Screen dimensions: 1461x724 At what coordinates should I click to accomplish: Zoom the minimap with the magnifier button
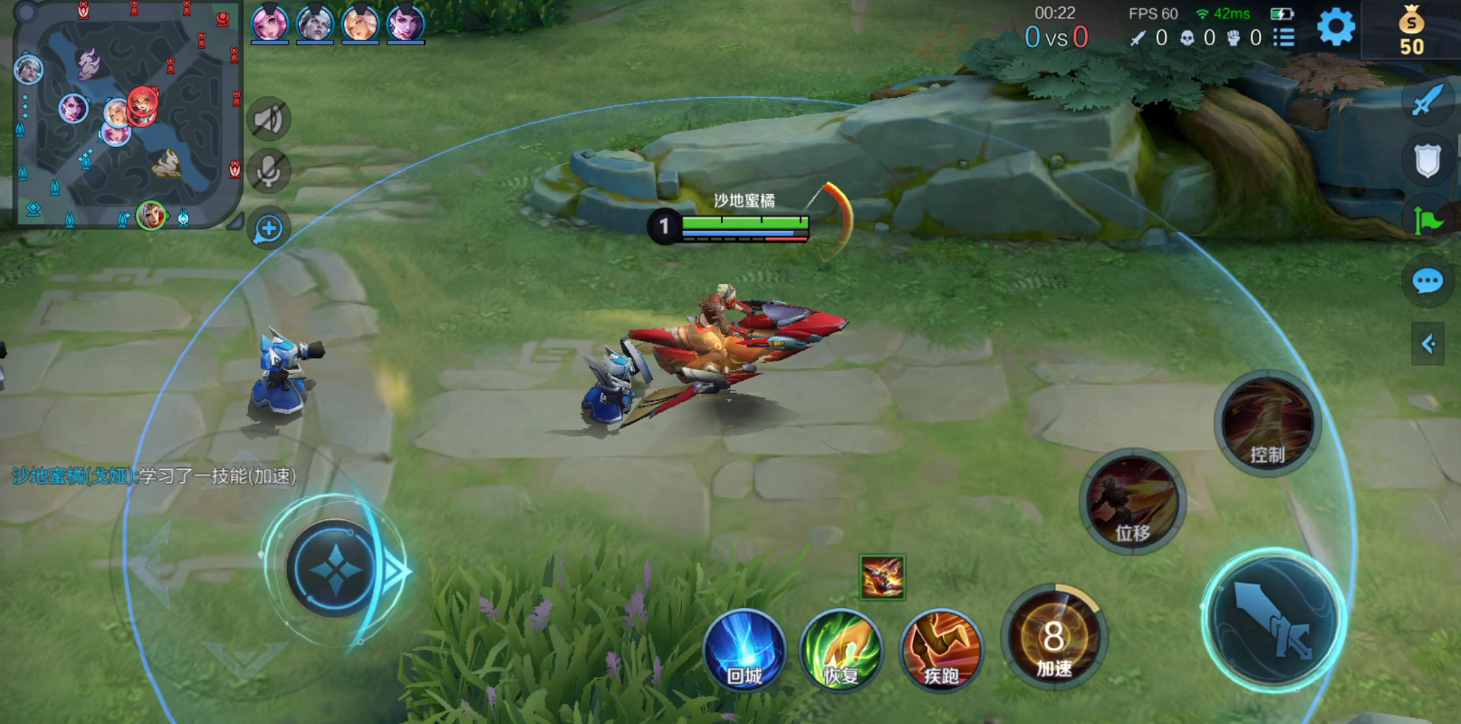point(267,228)
